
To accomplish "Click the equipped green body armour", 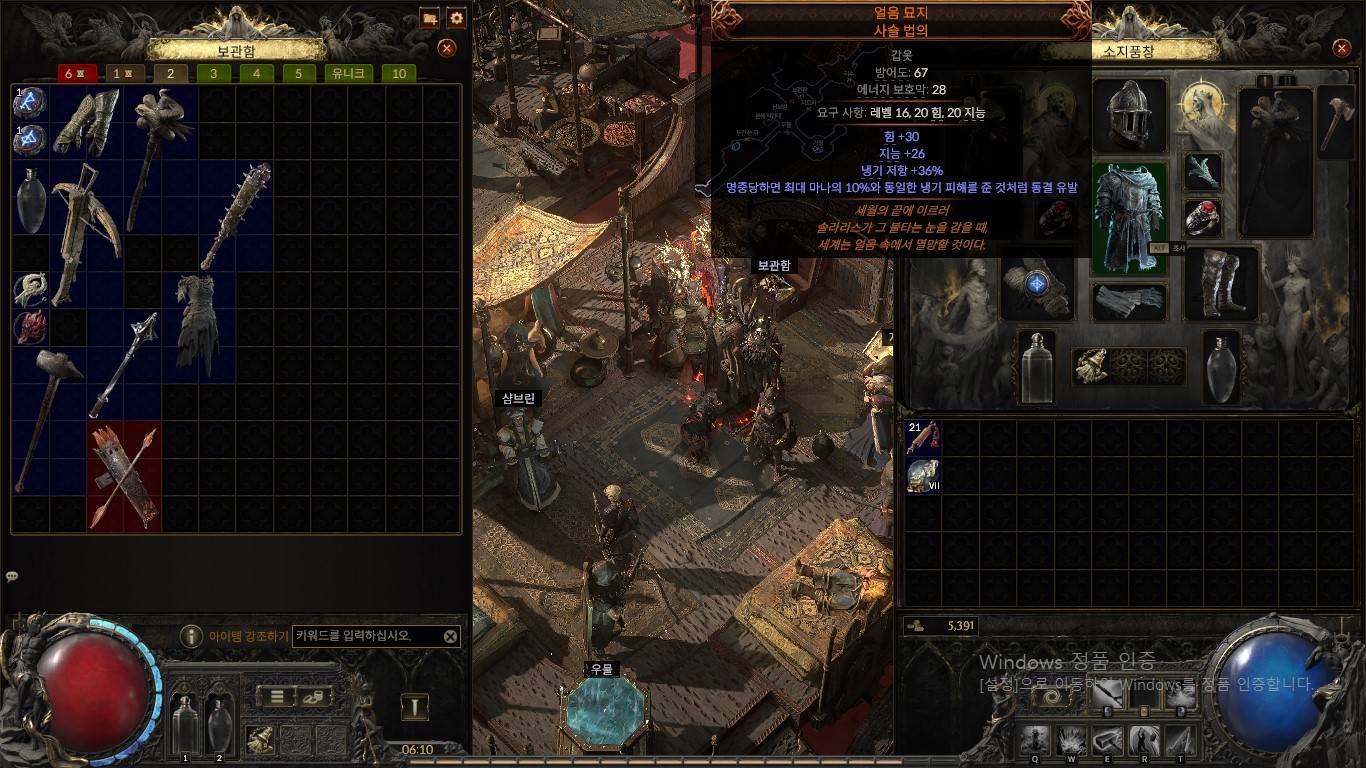I will pos(1129,218).
